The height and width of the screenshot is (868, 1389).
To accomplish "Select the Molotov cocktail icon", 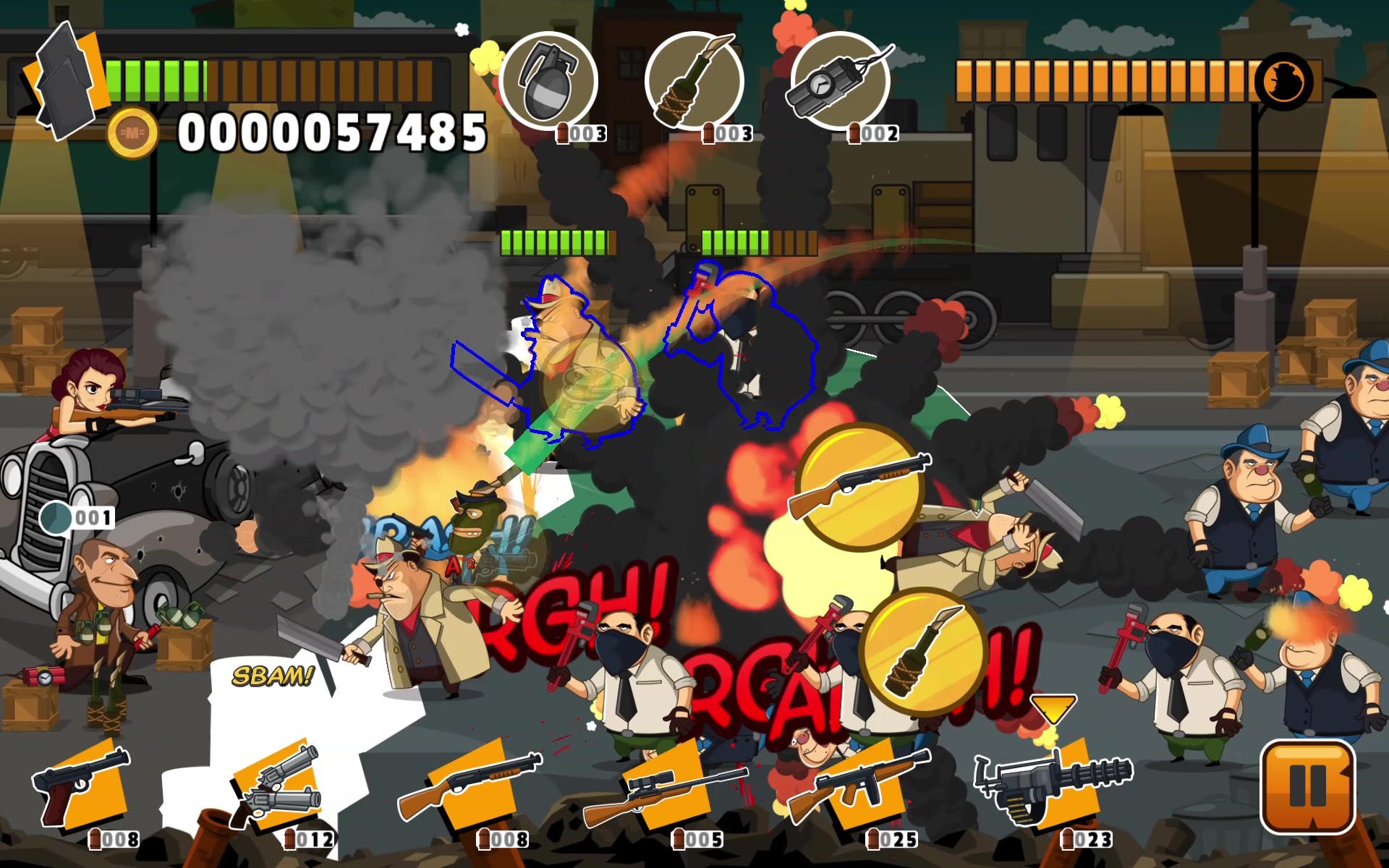I will pyautogui.click(x=696, y=81).
